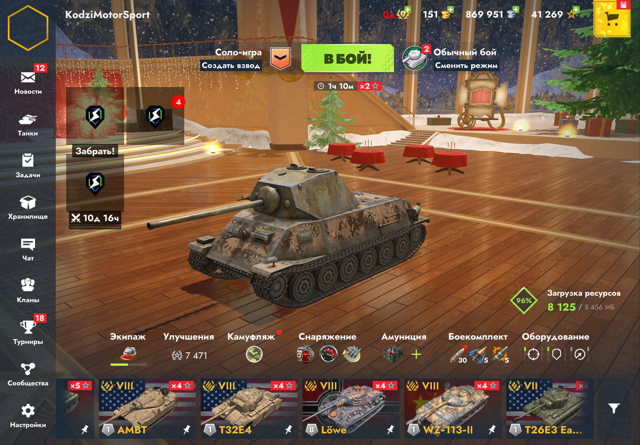Start the battle with В БОЙ! button
This screenshot has height=445, width=640.
(347, 58)
